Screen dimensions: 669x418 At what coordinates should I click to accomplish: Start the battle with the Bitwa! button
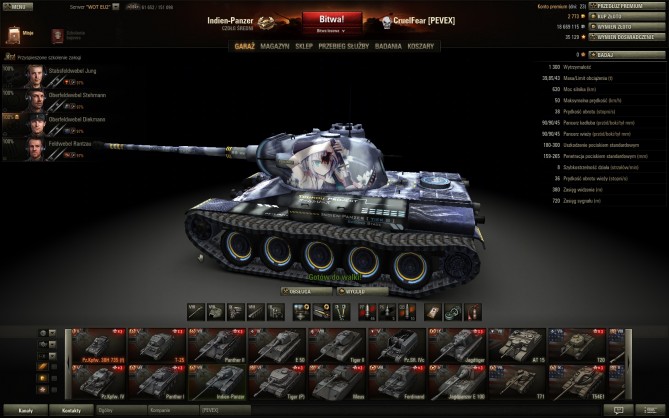coord(335,19)
